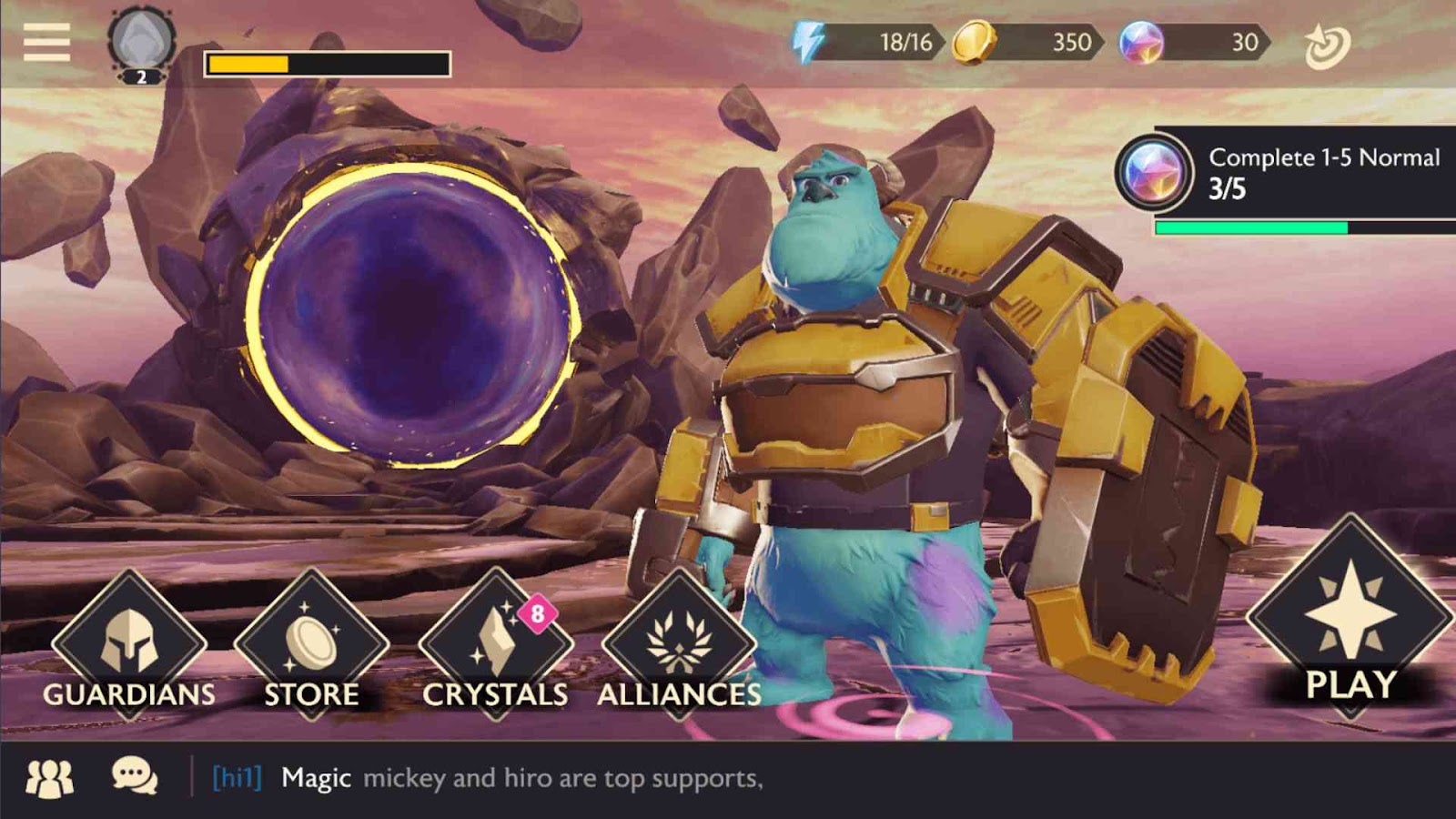Select the gold coin currency icon
The width and height of the screenshot is (1456, 819).
[973, 42]
